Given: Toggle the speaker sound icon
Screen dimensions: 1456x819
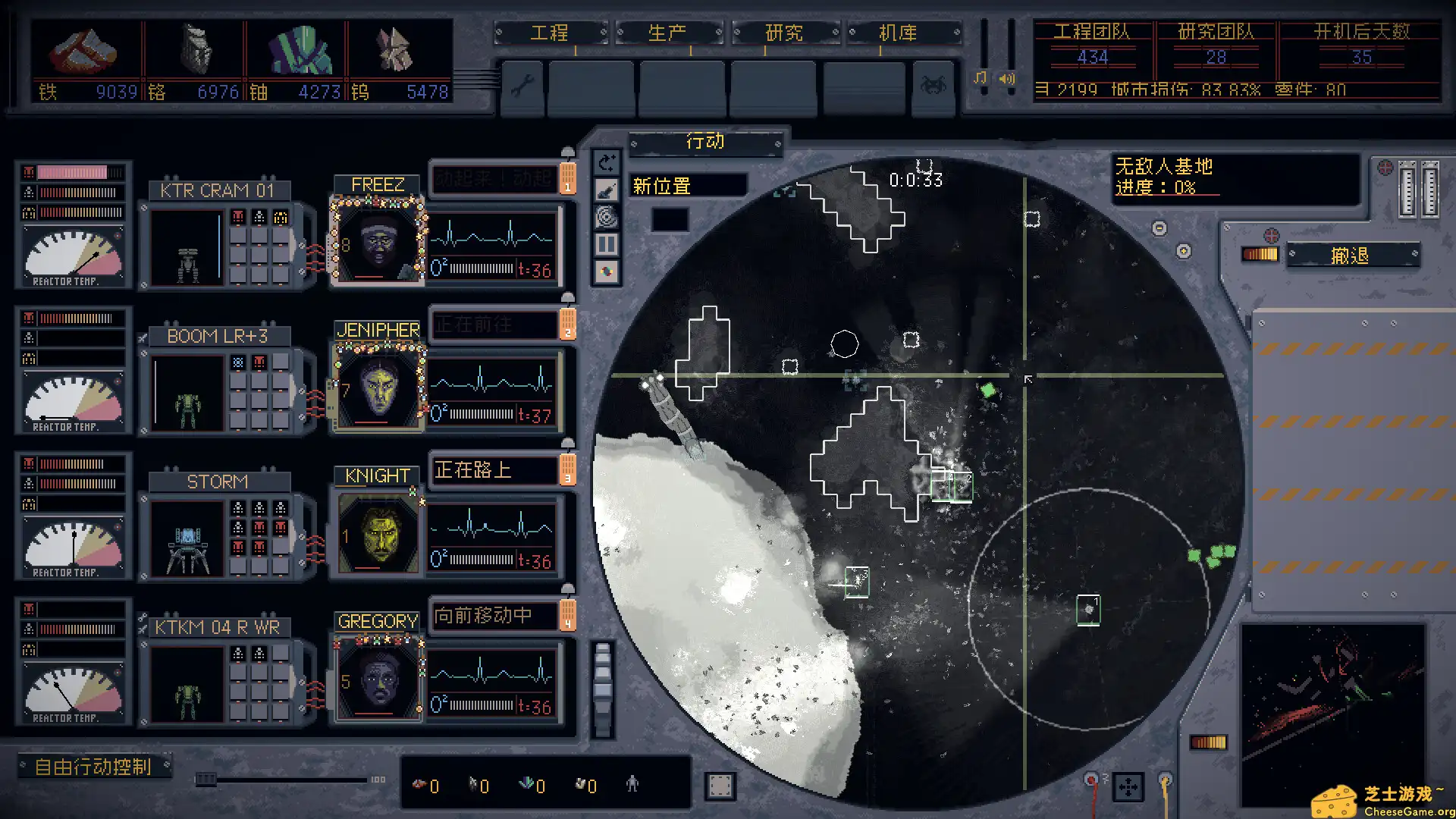Looking at the screenshot, I should [x=1007, y=78].
